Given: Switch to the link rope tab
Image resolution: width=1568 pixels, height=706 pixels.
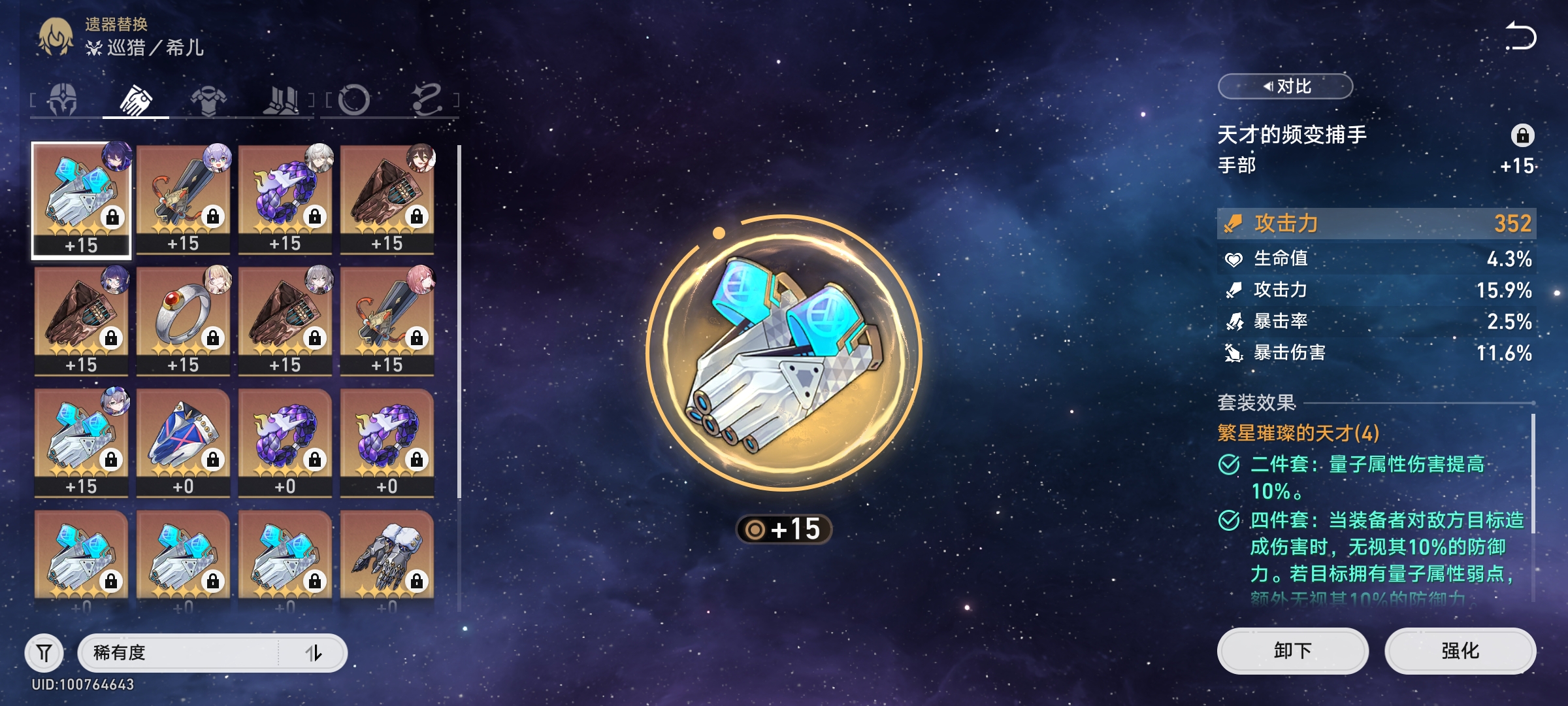Looking at the screenshot, I should 427,100.
